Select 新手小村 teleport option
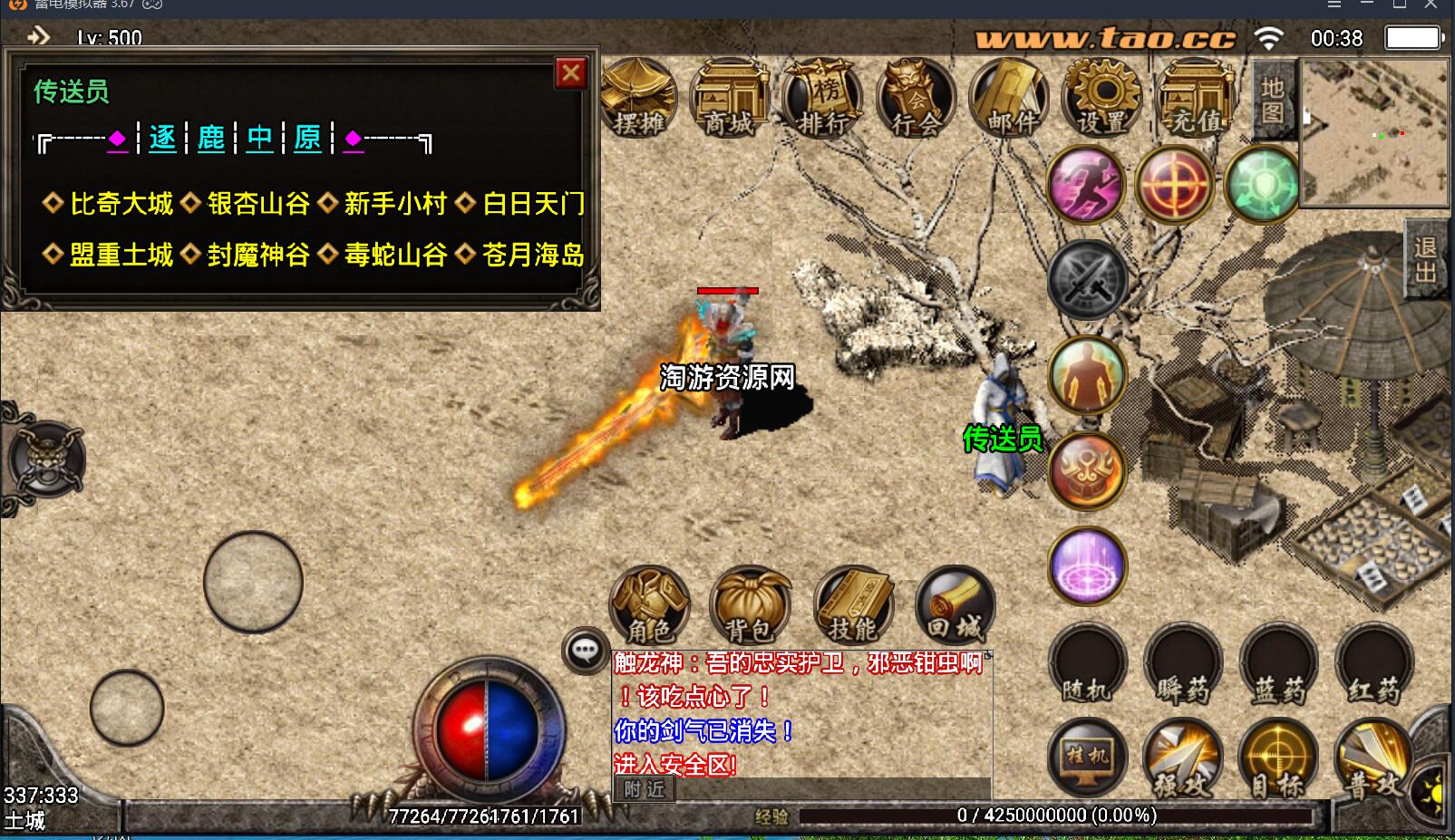Screen dimensions: 1455x840 tap(395, 204)
